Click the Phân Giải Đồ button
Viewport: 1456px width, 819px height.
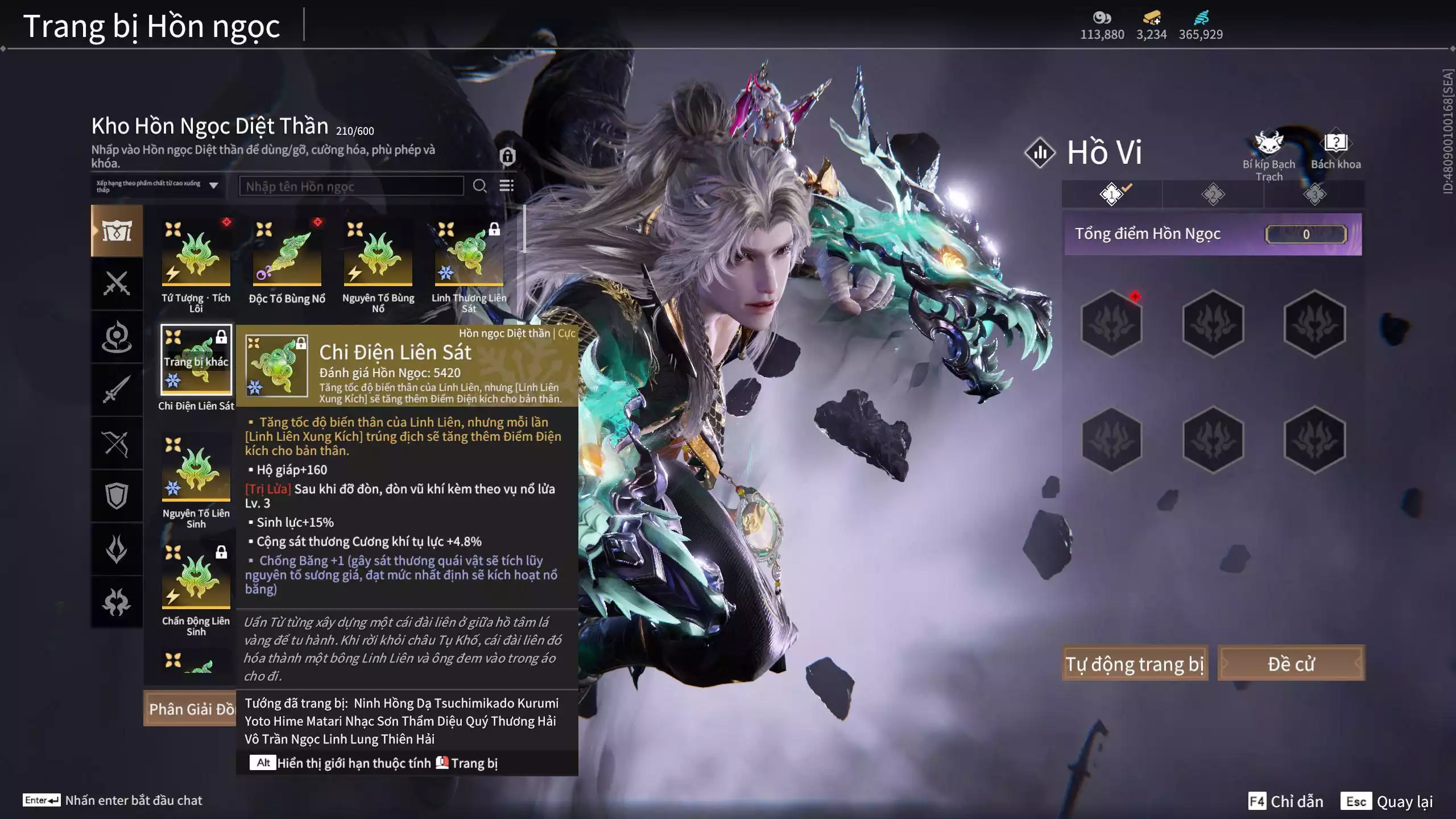191,709
